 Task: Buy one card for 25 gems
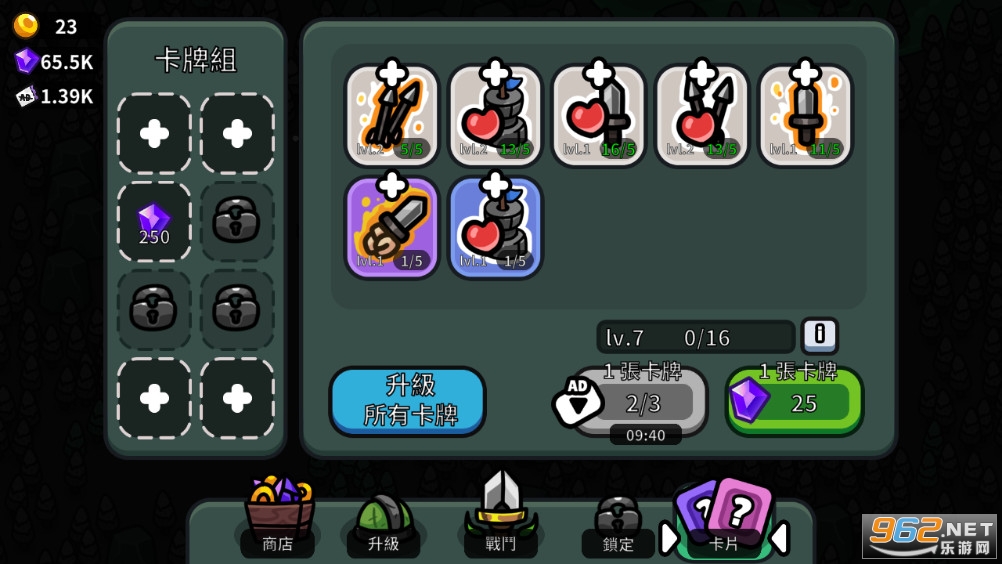click(795, 402)
